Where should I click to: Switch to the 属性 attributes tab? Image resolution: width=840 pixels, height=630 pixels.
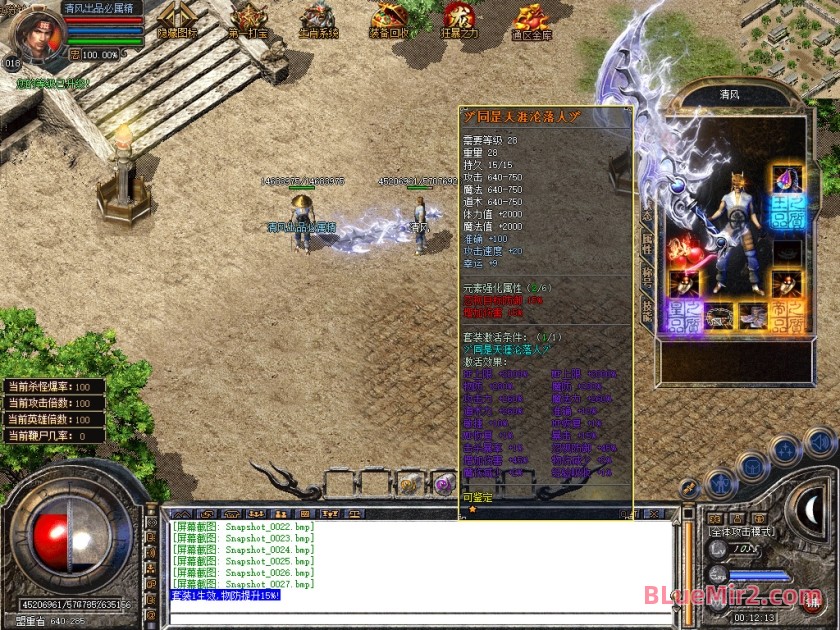[x=647, y=243]
